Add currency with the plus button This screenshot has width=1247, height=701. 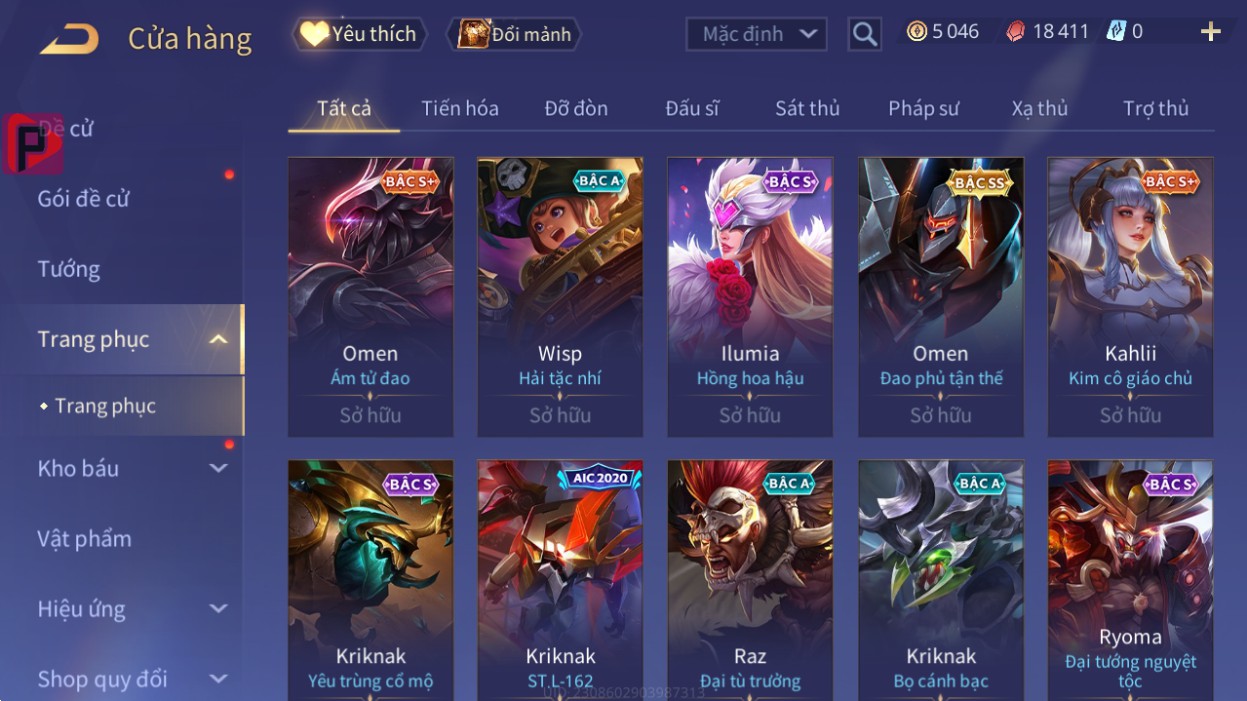point(1210,32)
